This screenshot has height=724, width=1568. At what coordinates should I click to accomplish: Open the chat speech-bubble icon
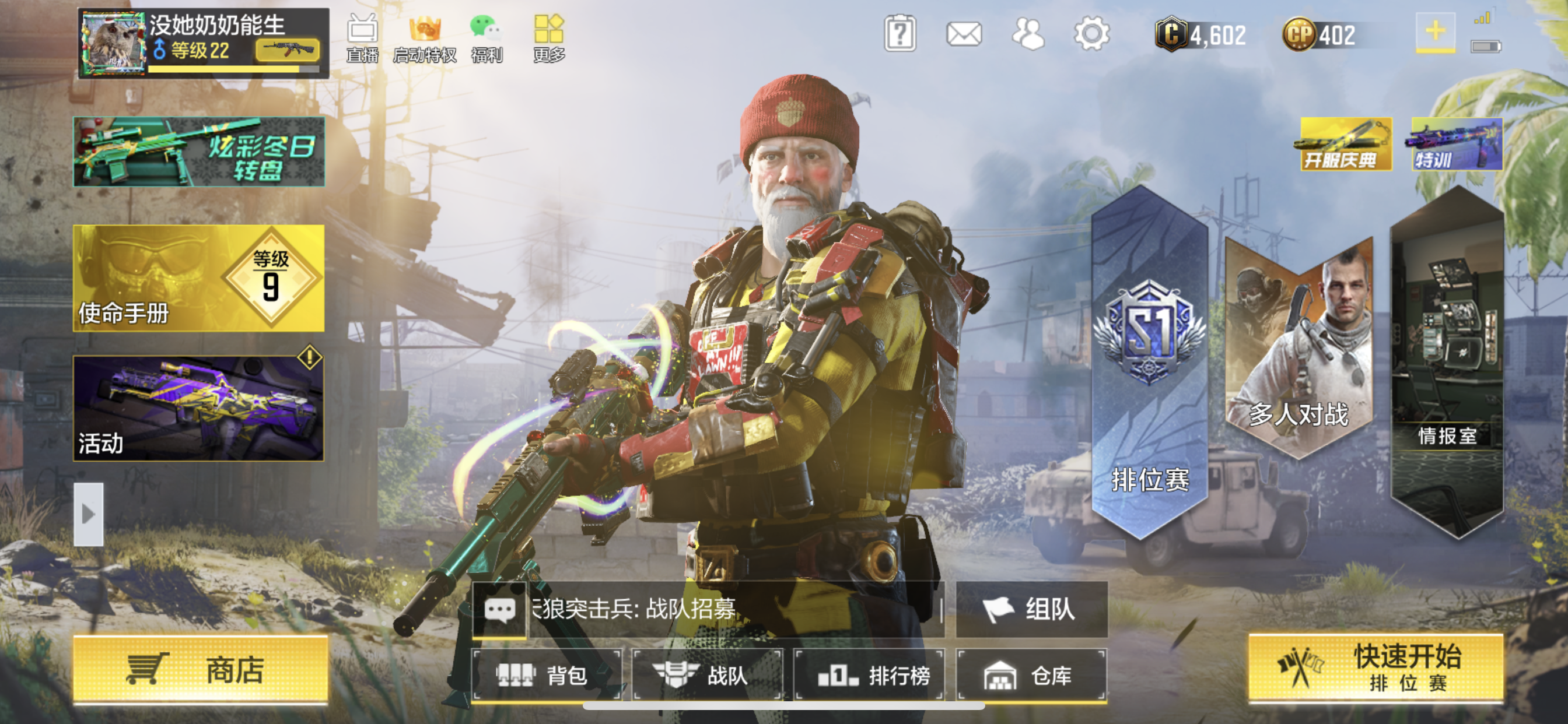click(x=499, y=609)
